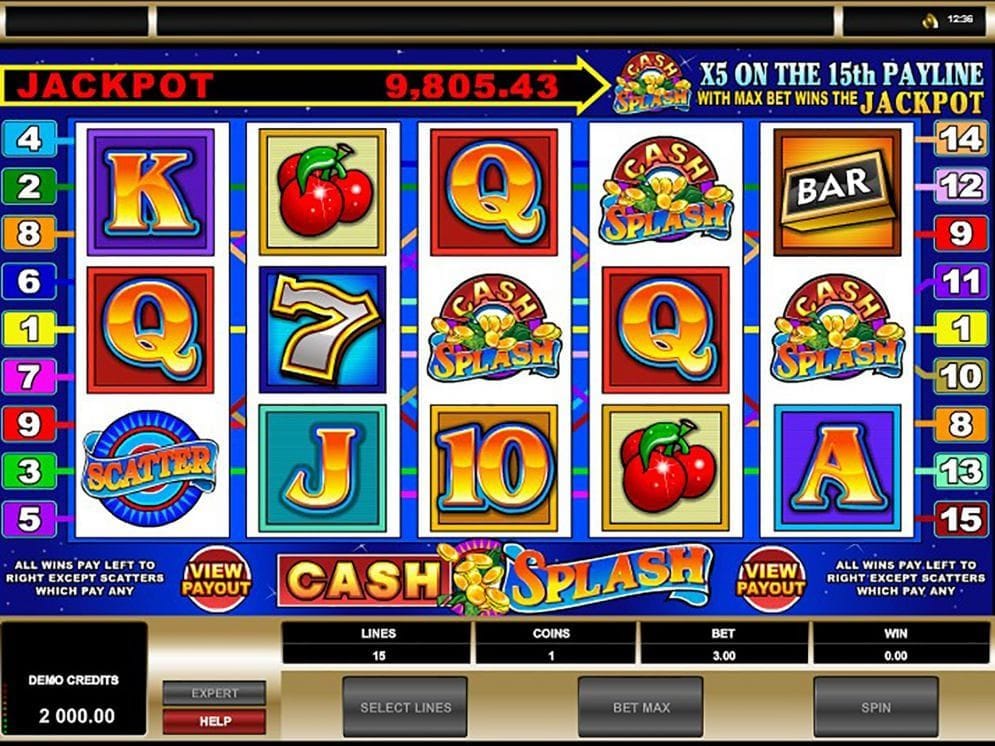Image resolution: width=995 pixels, height=746 pixels.
Task: Activate payline 12 marker
Action: pyautogui.click(x=960, y=186)
